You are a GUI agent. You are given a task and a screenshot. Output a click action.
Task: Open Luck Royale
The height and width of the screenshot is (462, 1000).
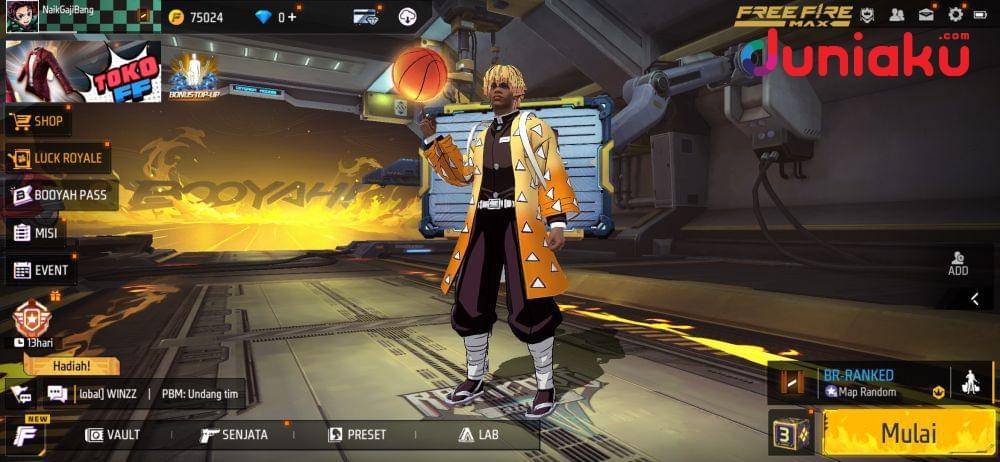58,158
